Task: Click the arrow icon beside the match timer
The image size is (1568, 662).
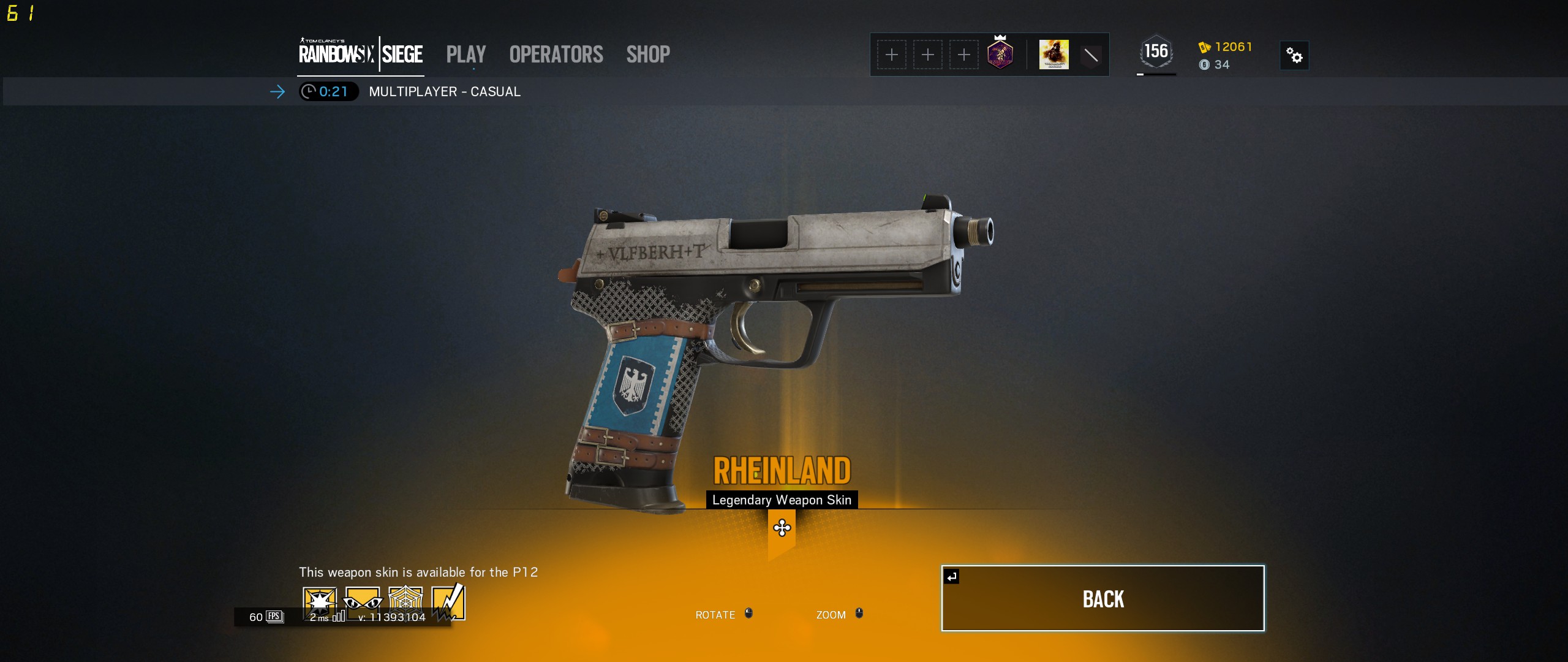Action: pos(279,92)
